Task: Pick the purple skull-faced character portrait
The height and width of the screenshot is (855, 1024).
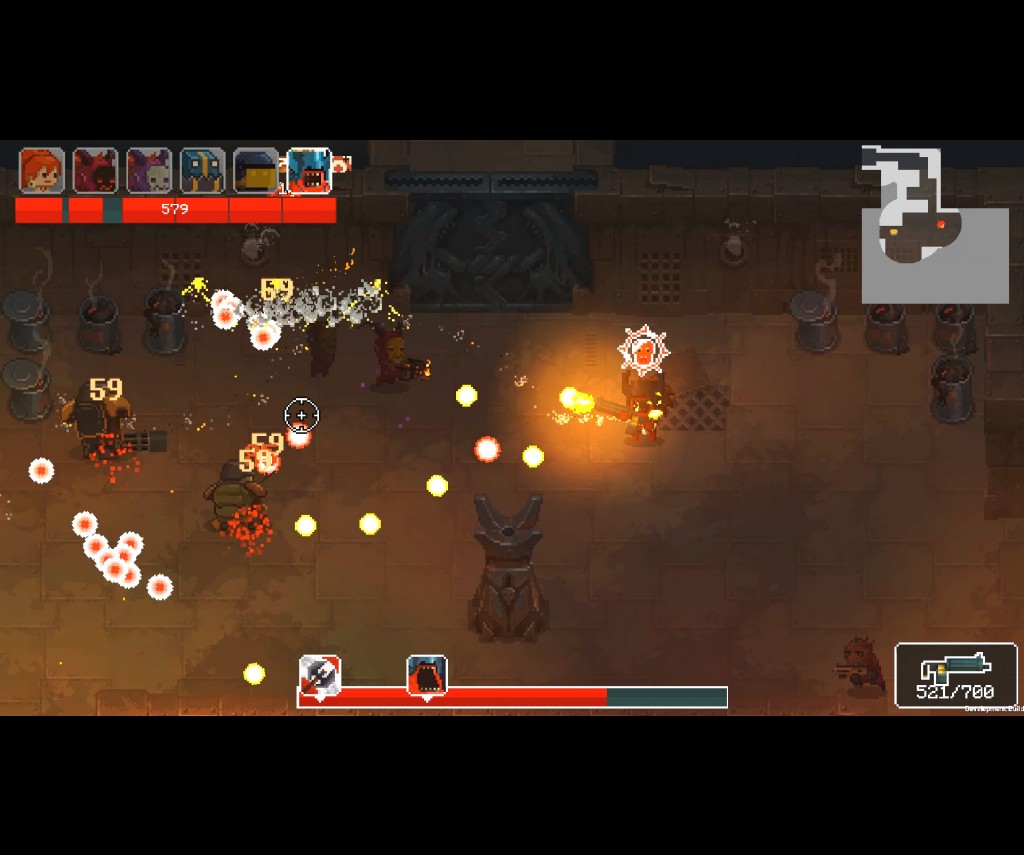Action: pos(150,171)
